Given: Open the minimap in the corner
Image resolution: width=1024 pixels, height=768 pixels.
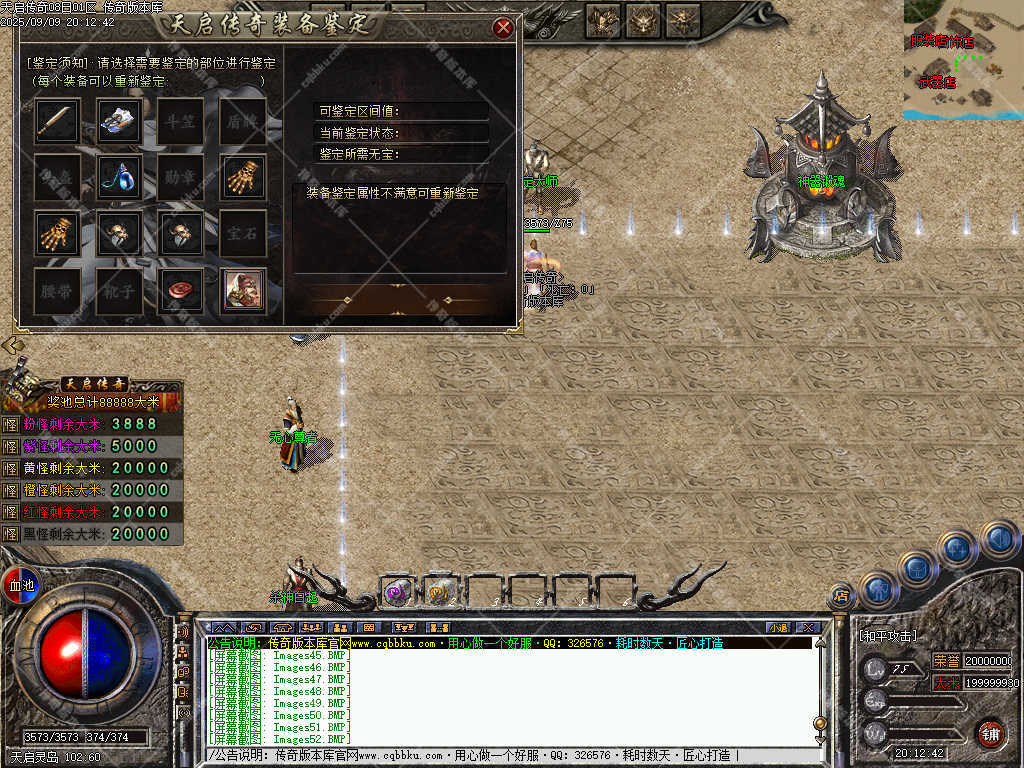Looking at the screenshot, I should coord(963,60).
